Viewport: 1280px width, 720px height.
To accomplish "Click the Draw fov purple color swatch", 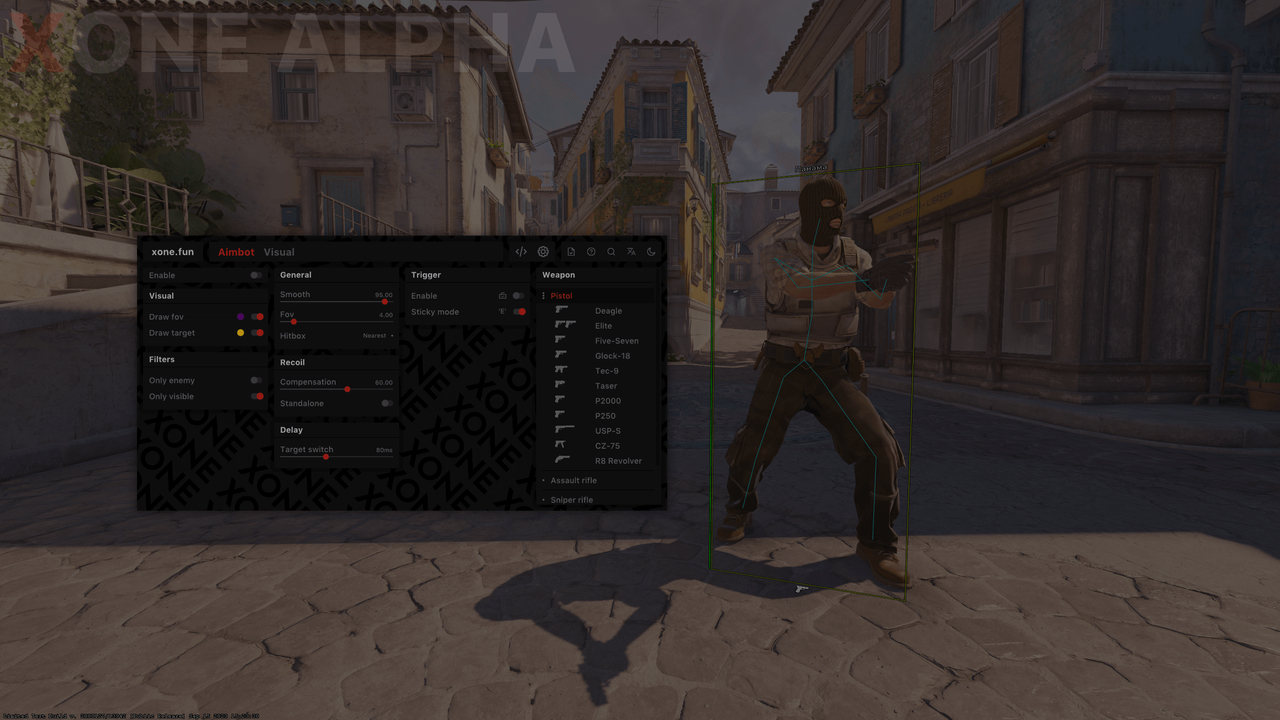I will point(241,317).
